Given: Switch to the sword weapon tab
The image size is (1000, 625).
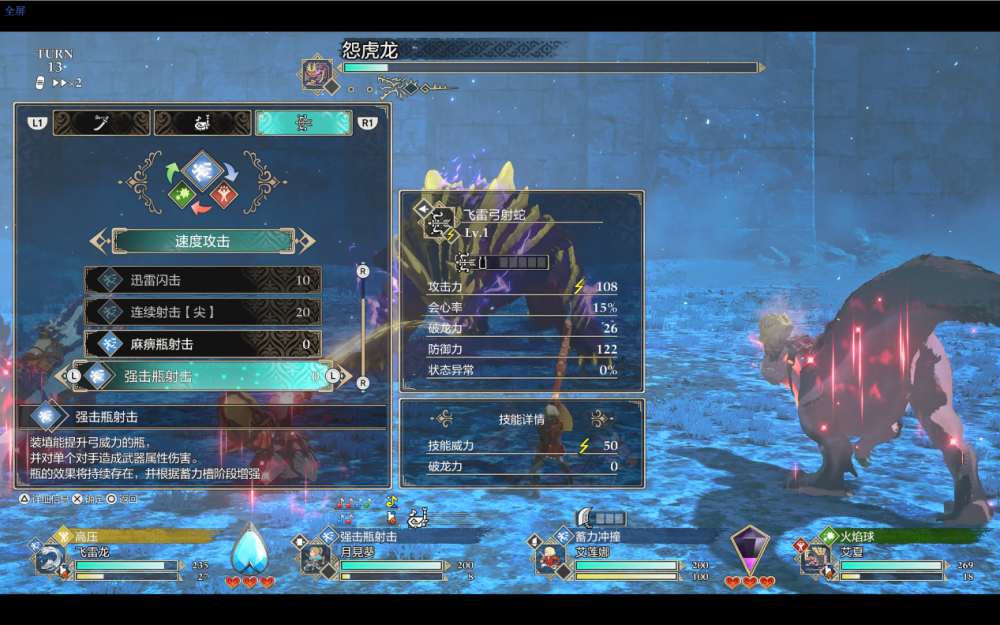Looking at the screenshot, I should click(101, 123).
